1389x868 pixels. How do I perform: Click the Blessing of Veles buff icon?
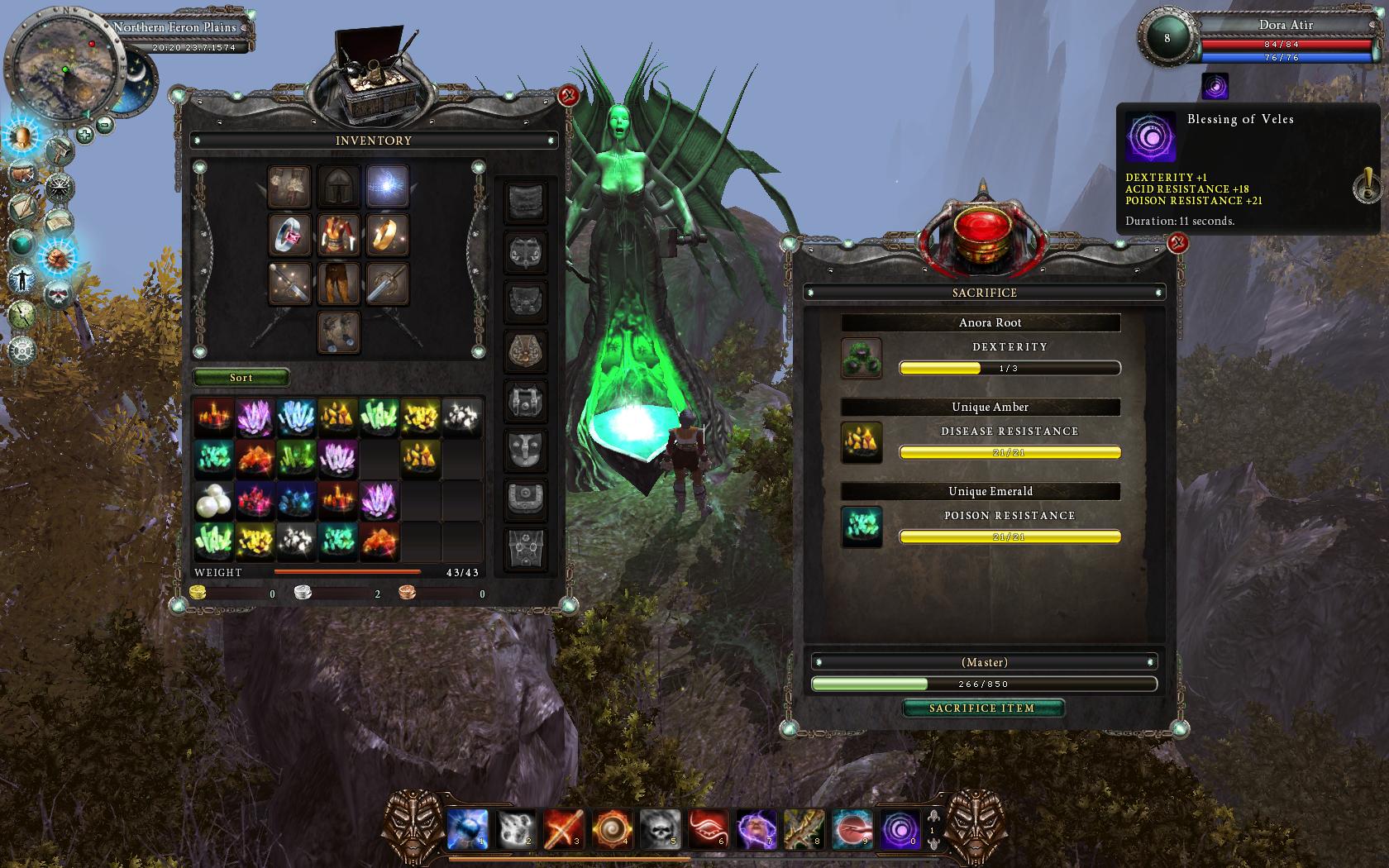pyautogui.click(x=1215, y=86)
